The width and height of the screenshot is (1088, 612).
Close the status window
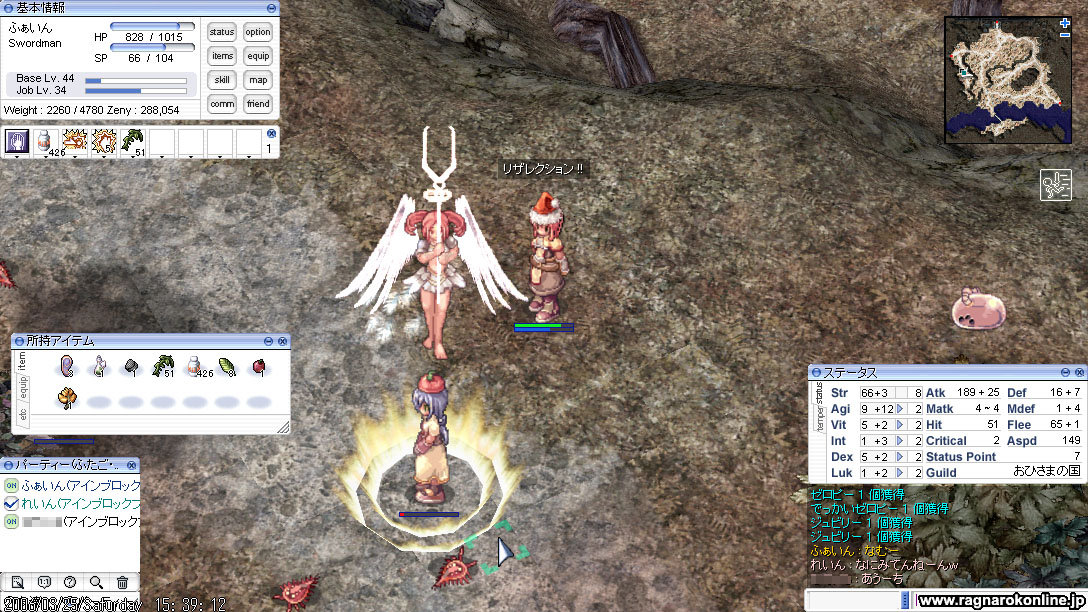pyautogui.click(x=1079, y=372)
